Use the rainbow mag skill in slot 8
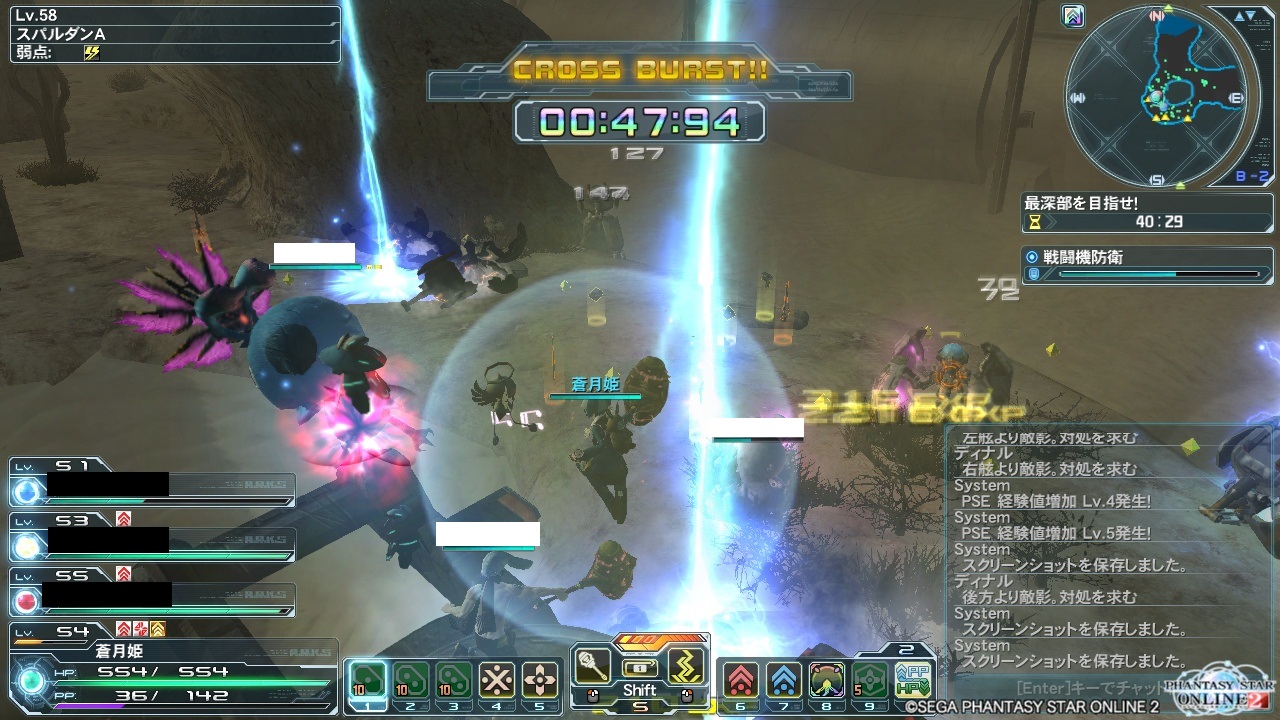 tap(827, 680)
